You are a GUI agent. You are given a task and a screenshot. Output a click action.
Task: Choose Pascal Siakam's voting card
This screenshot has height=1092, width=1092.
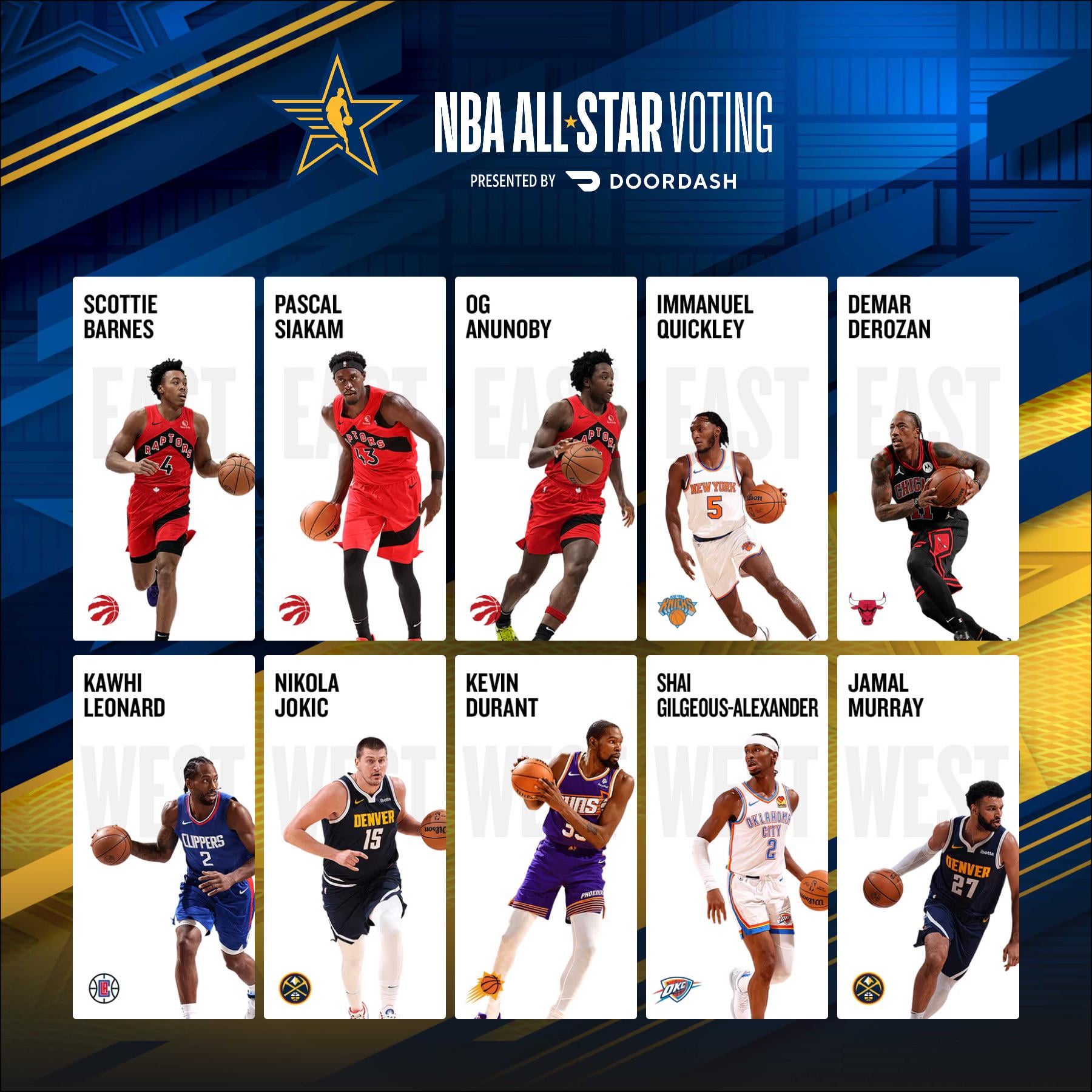[x=354, y=459]
